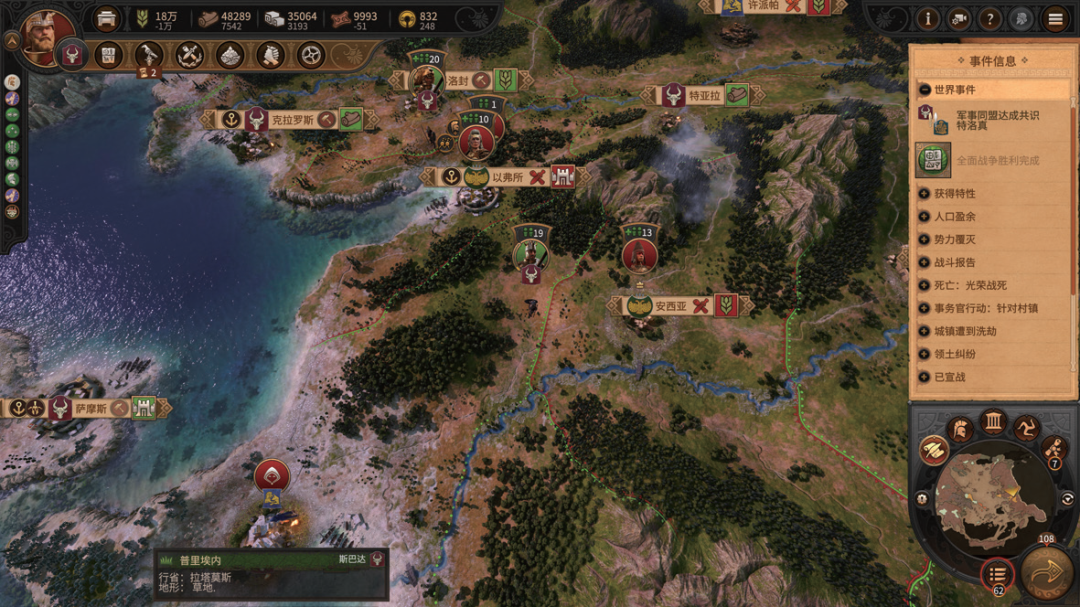End the turn with the arrow button
This screenshot has height=607, width=1080.
[x=1046, y=572]
